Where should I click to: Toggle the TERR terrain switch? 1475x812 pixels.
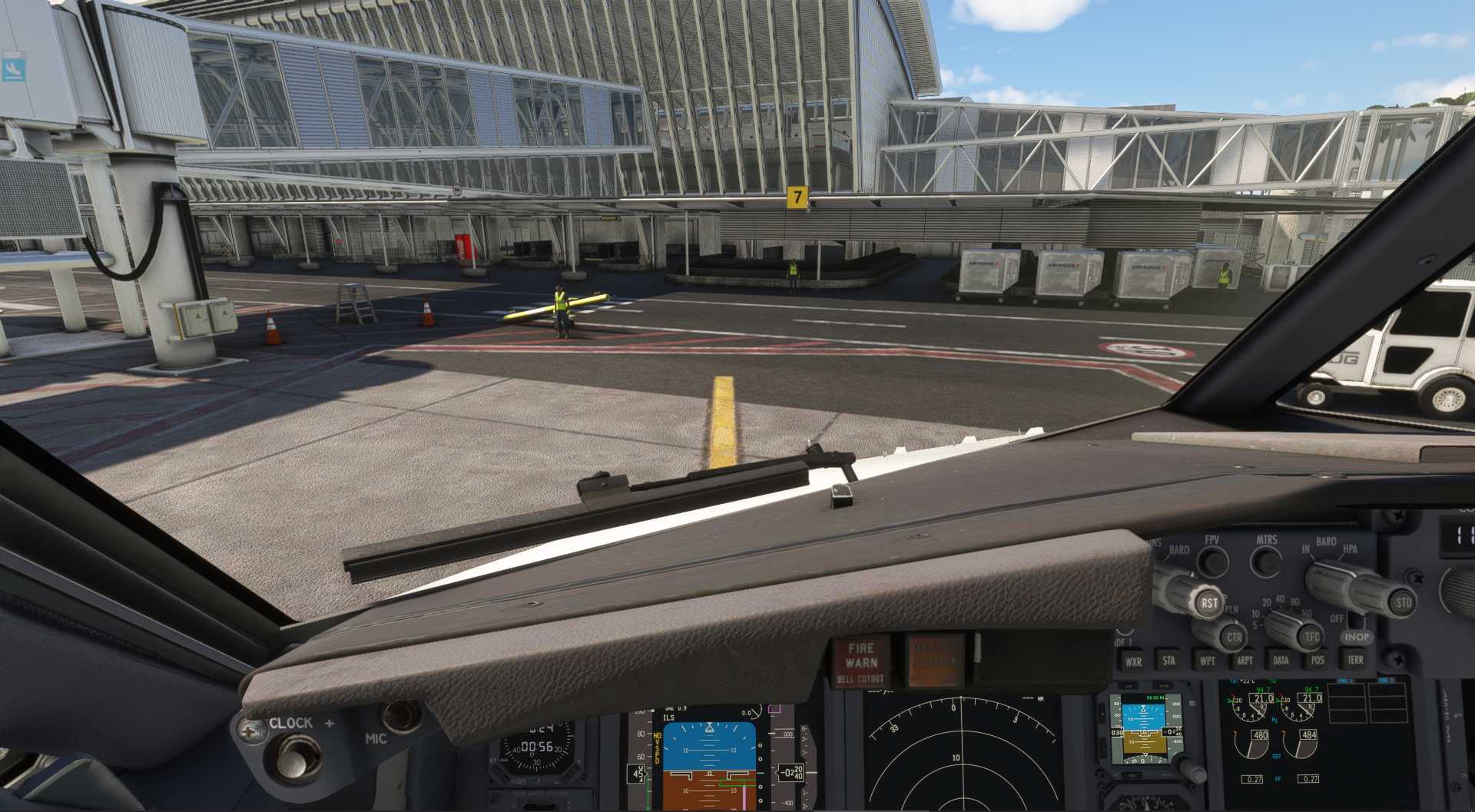point(1355,659)
